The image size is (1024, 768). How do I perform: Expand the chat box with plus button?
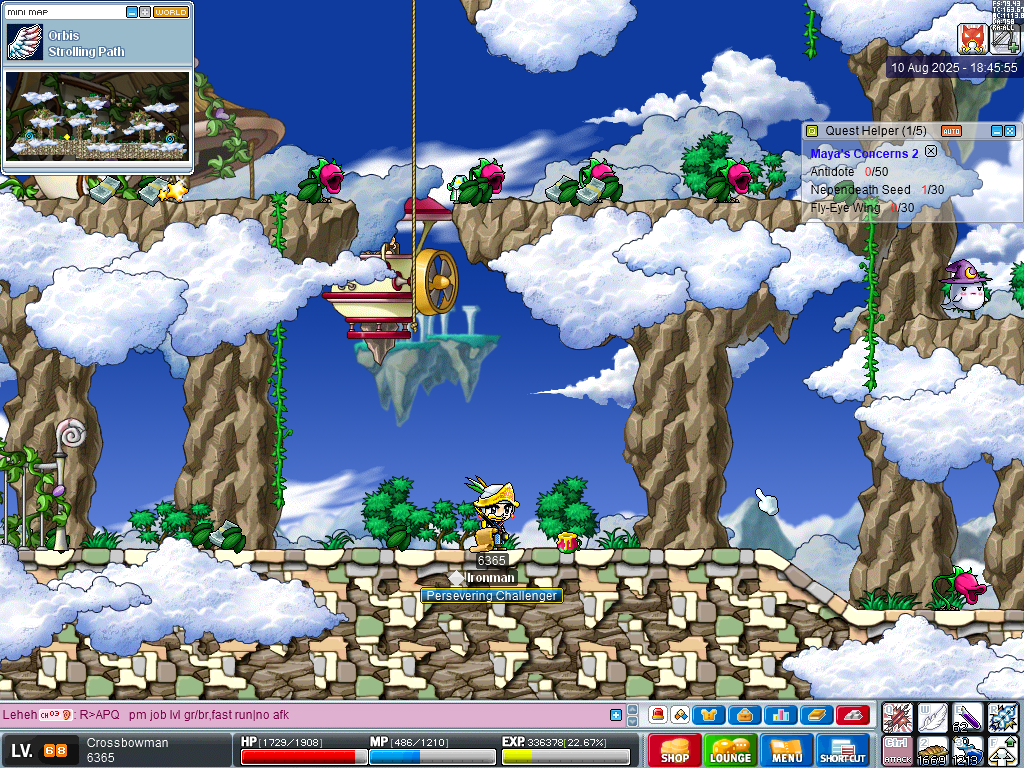[x=616, y=715]
